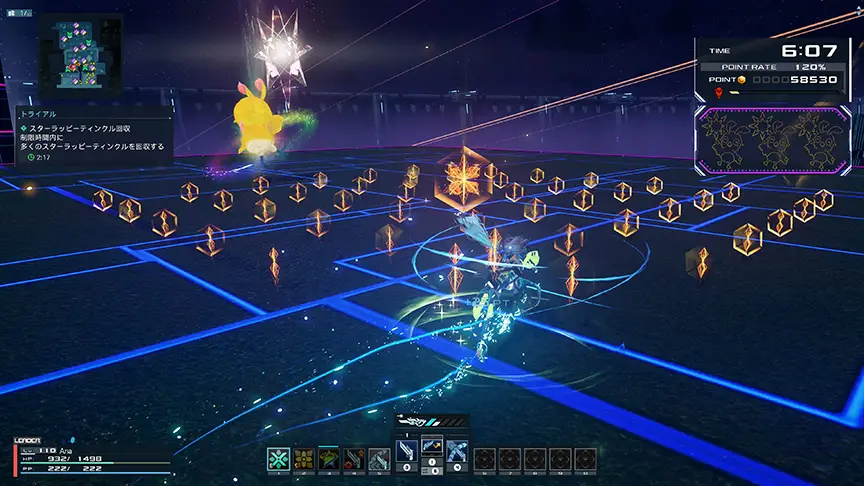
Task: Choose the sword weapon palette slot
Action: pos(408,452)
